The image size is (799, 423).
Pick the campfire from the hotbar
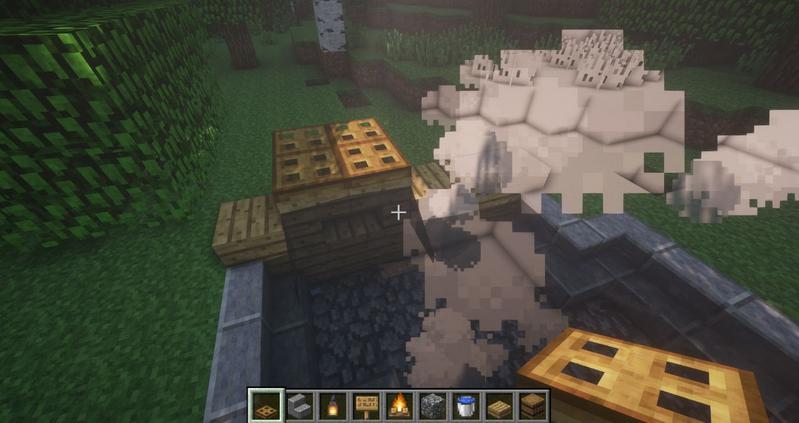pos(398,406)
